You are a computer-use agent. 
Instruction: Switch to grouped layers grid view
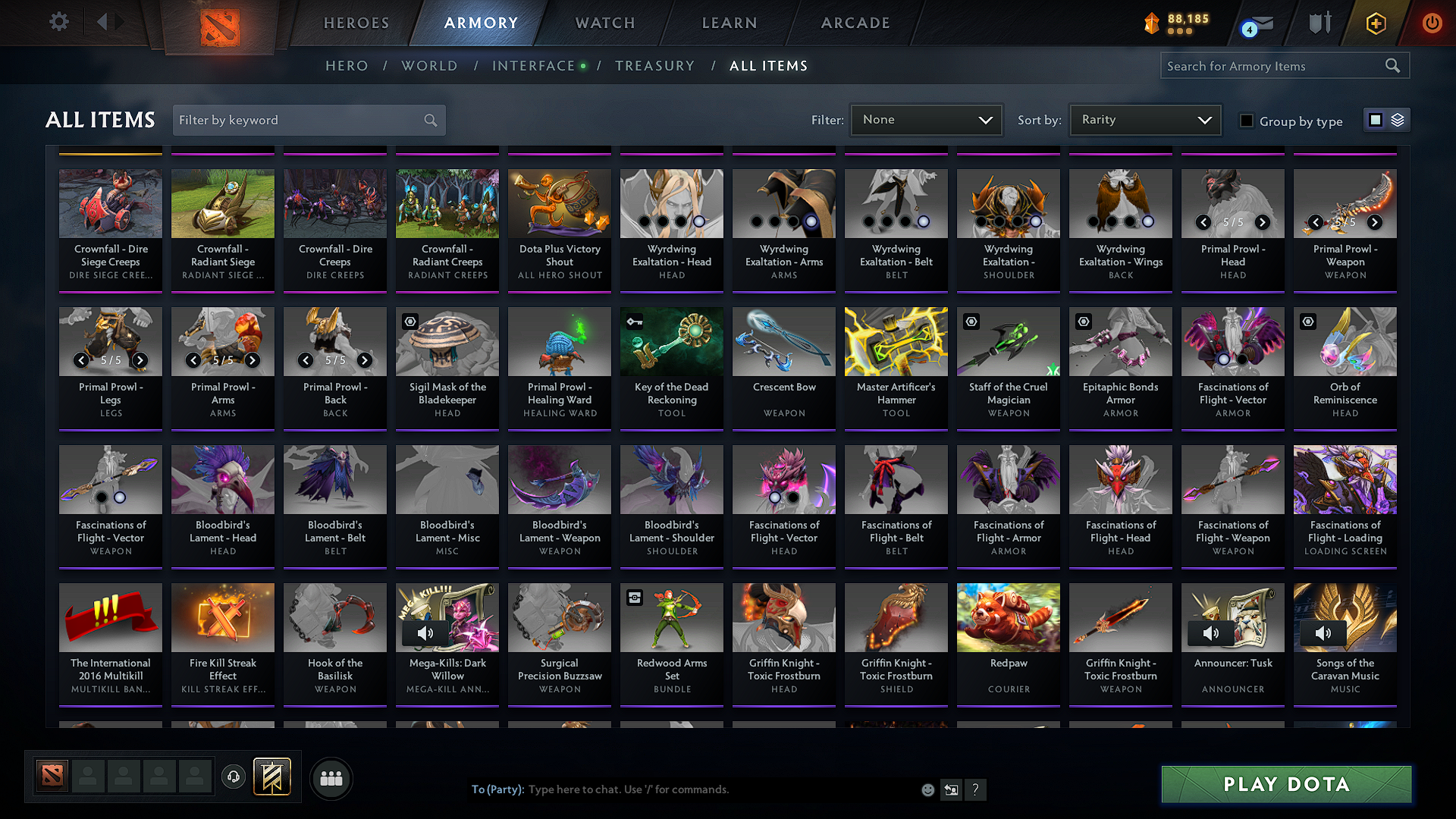click(x=1396, y=119)
